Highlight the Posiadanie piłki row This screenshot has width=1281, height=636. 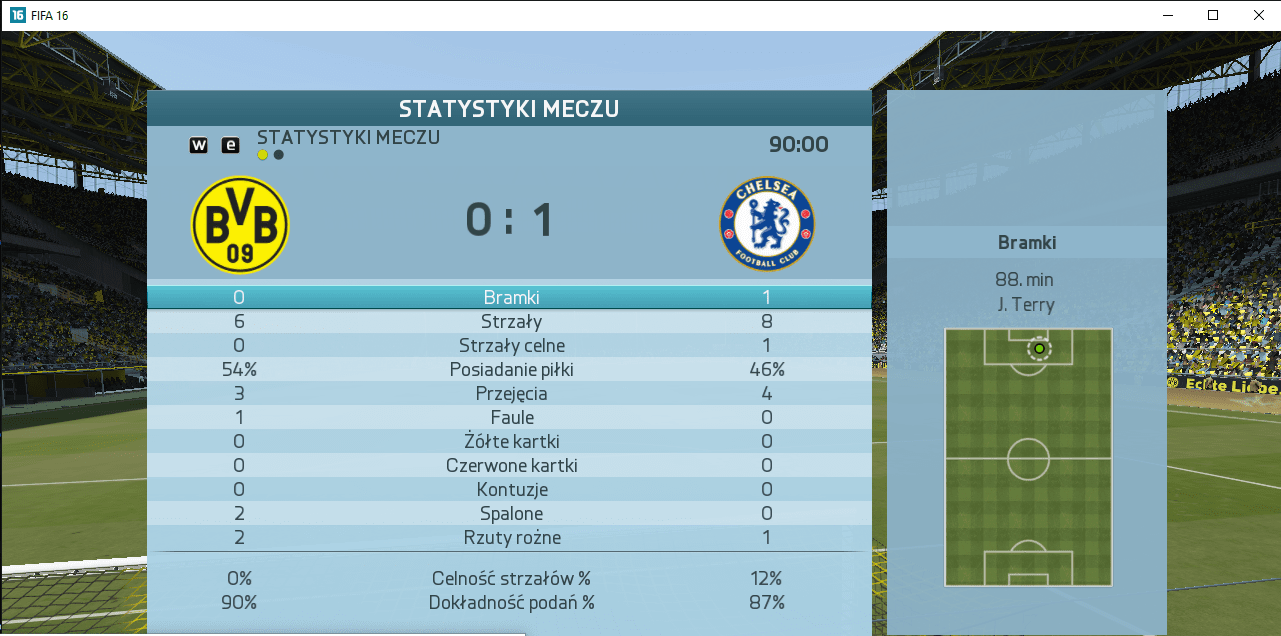pos(509,369)
